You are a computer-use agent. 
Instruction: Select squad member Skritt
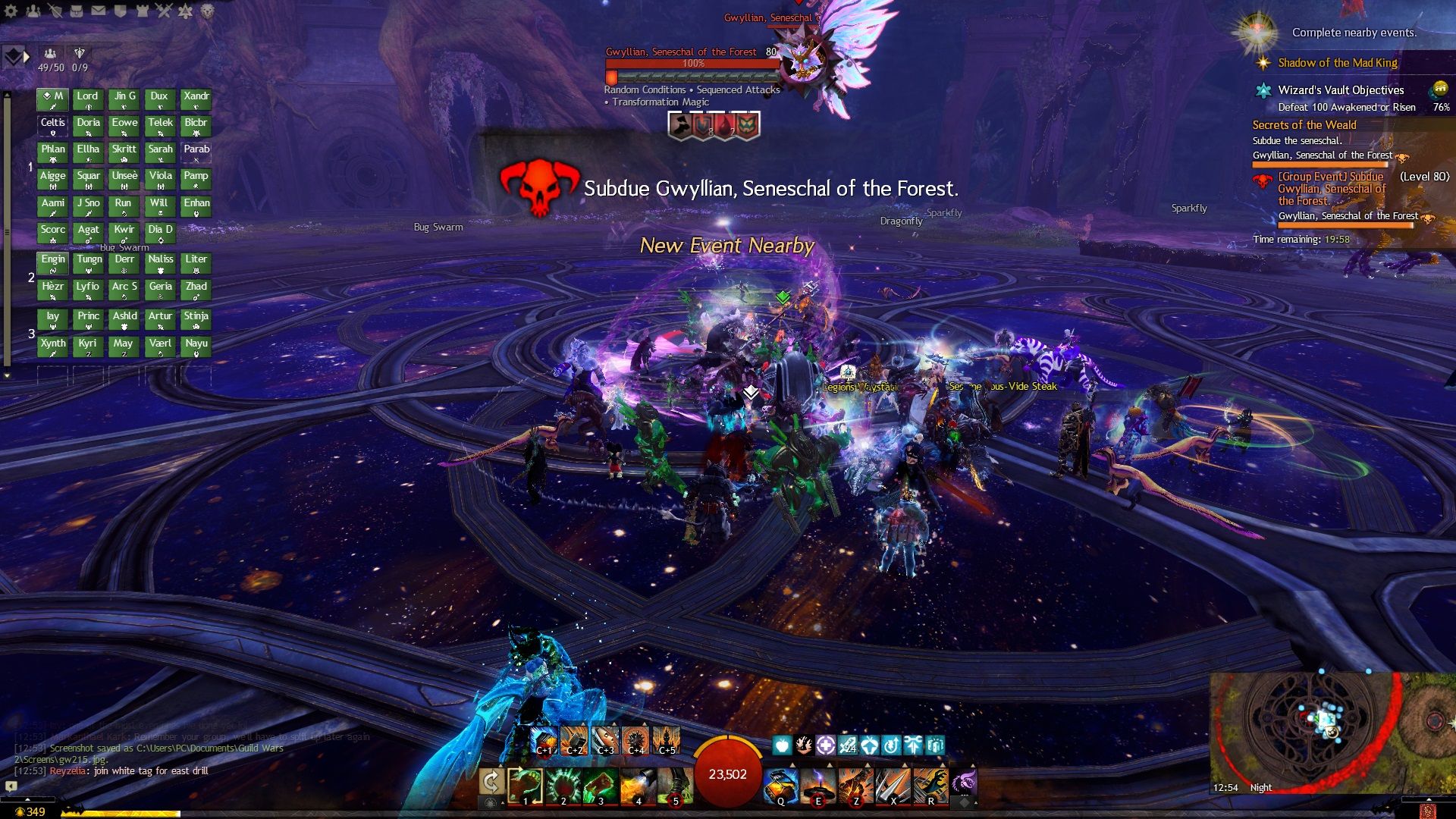click(124, 152)
